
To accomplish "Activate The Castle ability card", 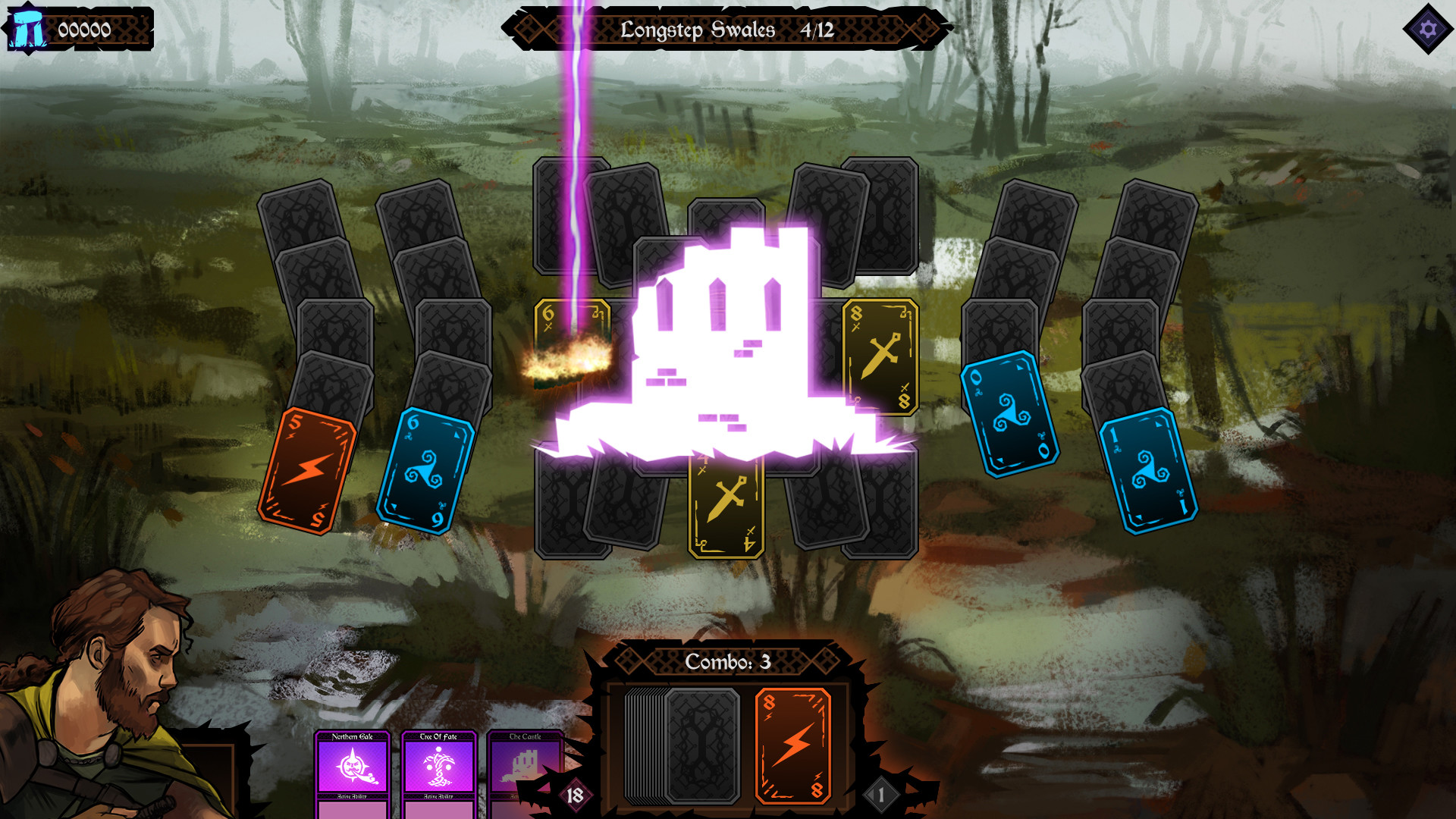I will (525, 766).
